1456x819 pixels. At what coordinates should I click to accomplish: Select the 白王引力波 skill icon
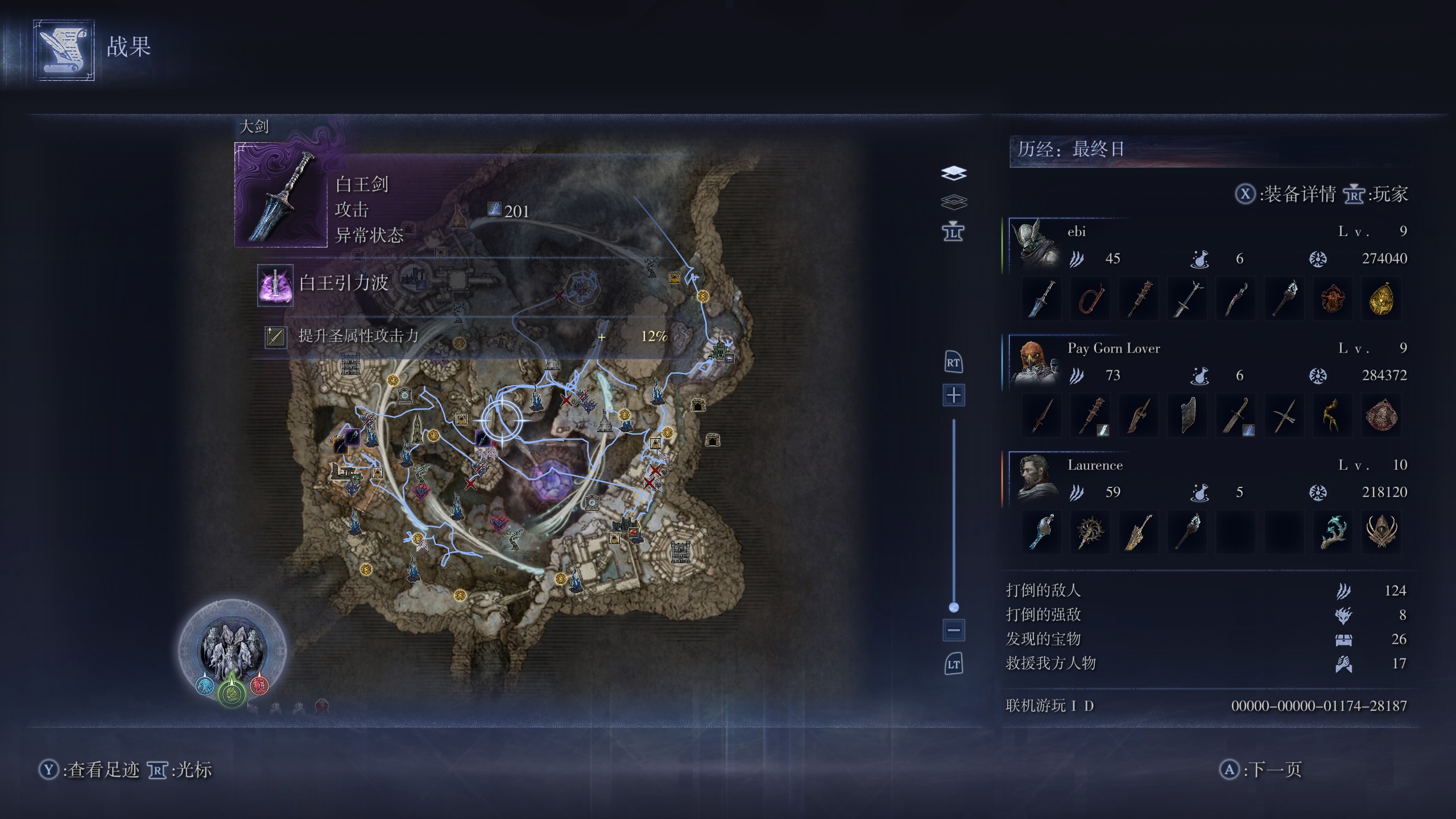[x=275, y=285]
